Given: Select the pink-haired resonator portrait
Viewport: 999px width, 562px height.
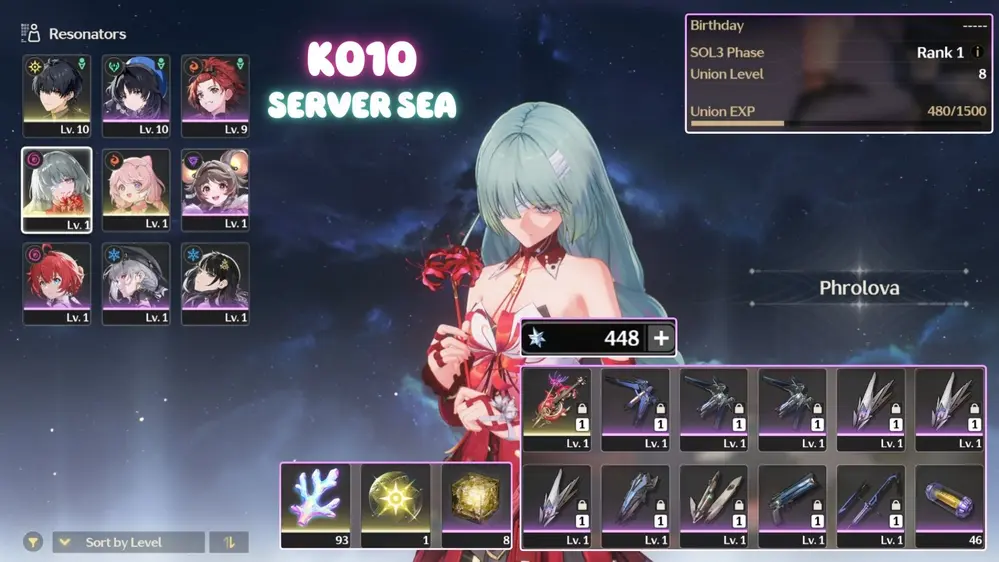Looking at the screenshot, I should point(136,190).
